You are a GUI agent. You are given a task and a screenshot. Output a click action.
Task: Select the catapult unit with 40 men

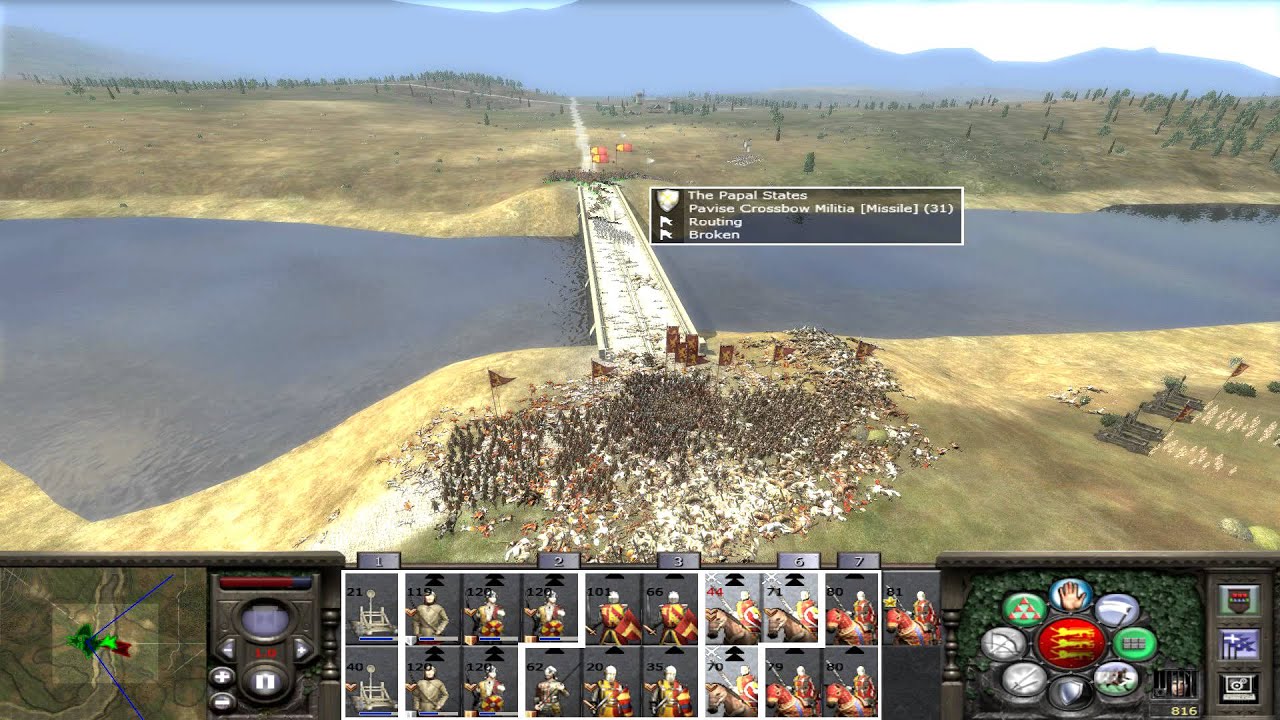coord(370,681)
